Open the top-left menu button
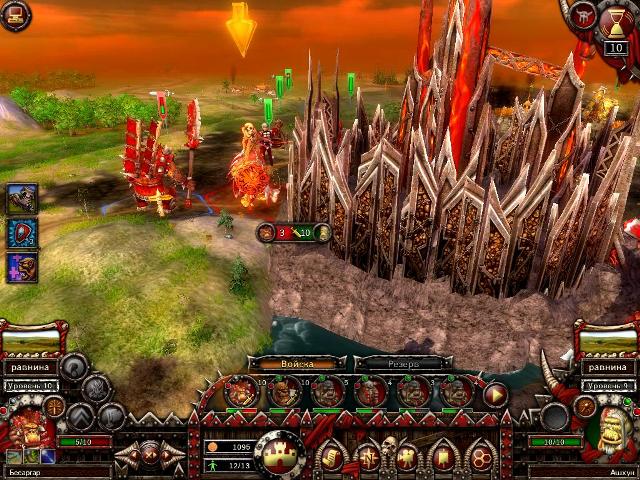640x480 pixels. coord(15,16)
